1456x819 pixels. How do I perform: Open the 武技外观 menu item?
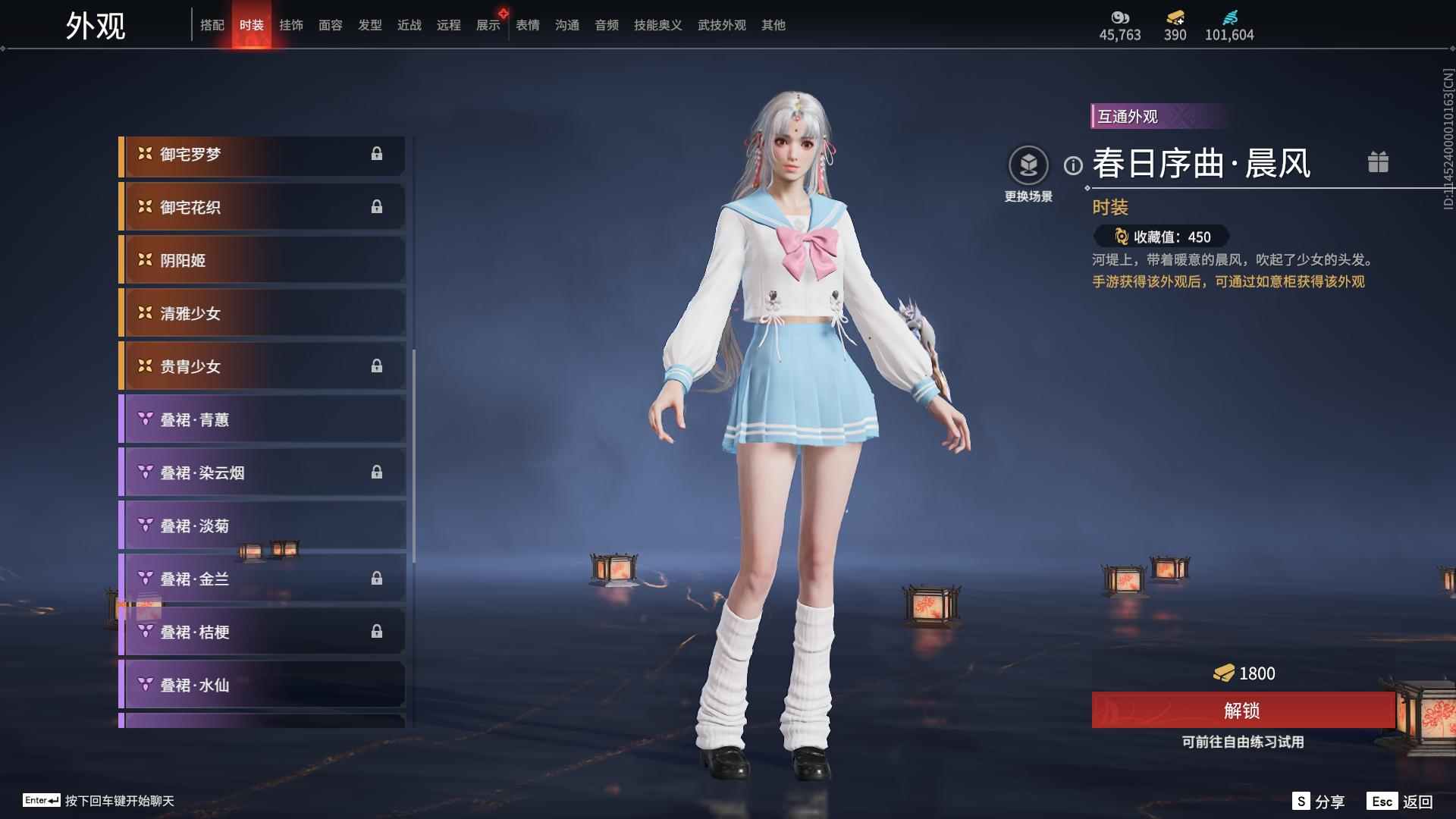click(721, 24)
